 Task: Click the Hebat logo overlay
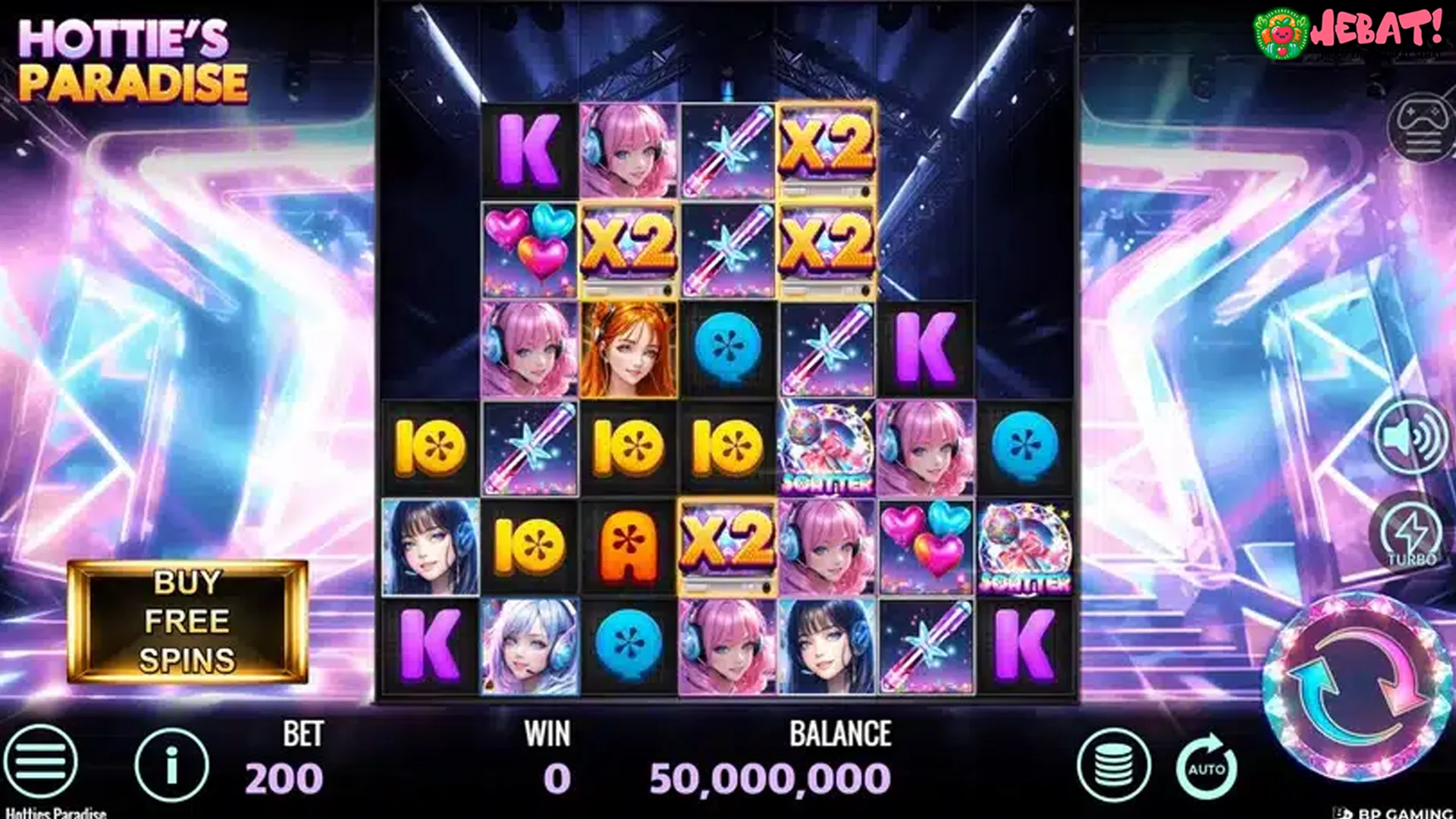pyautogui.click(x=1348, y=32)
